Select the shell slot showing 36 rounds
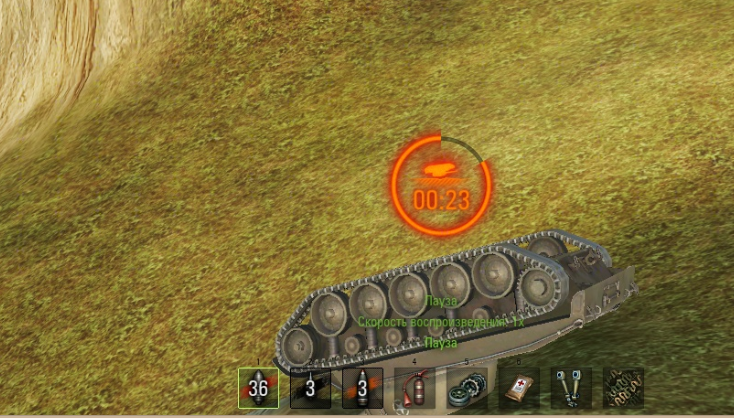The image size is (734, 418). click(x=258, y=388)
